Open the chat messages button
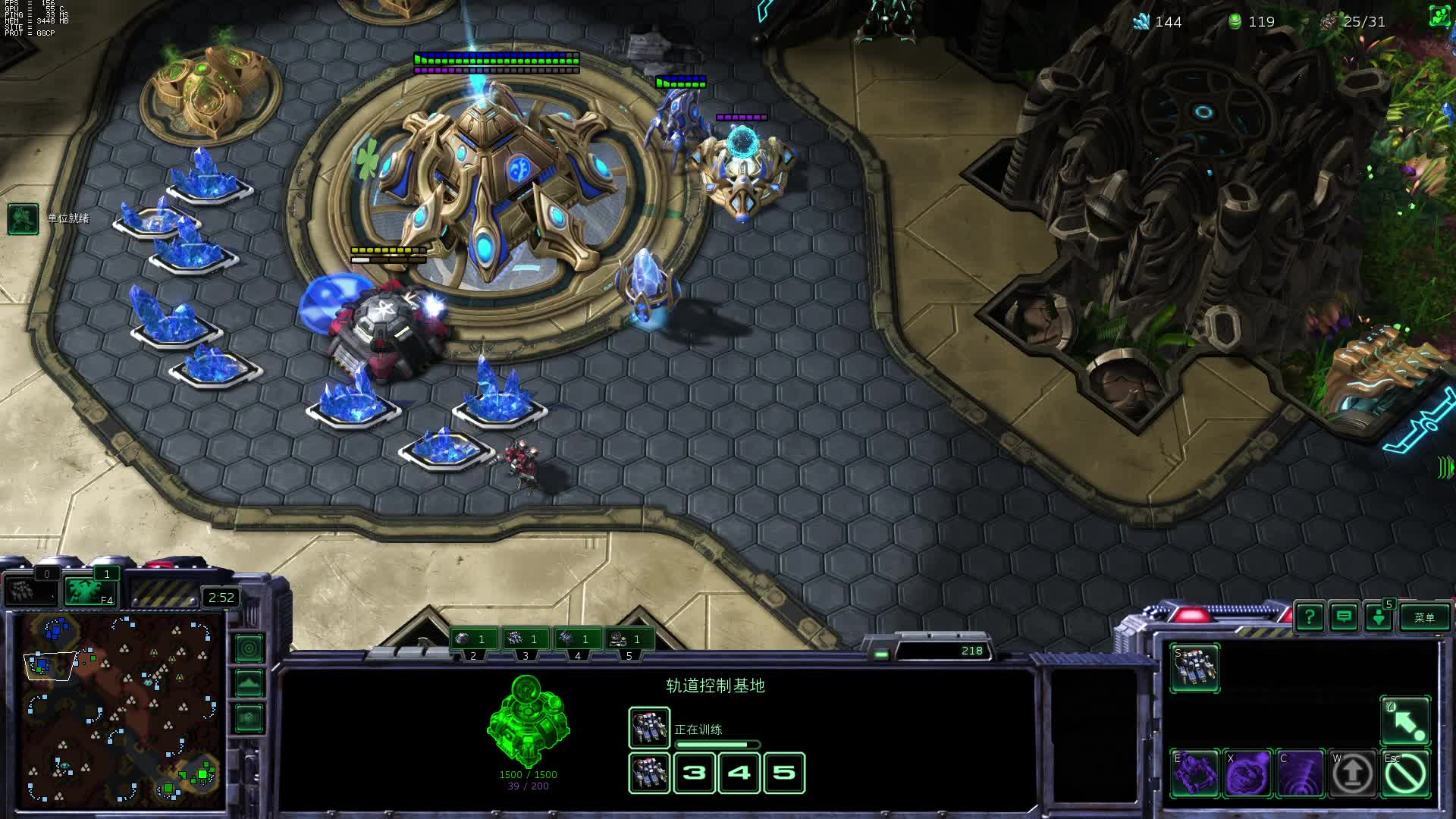Viewport: 1456px width, 819px height. coord(1344,617)
